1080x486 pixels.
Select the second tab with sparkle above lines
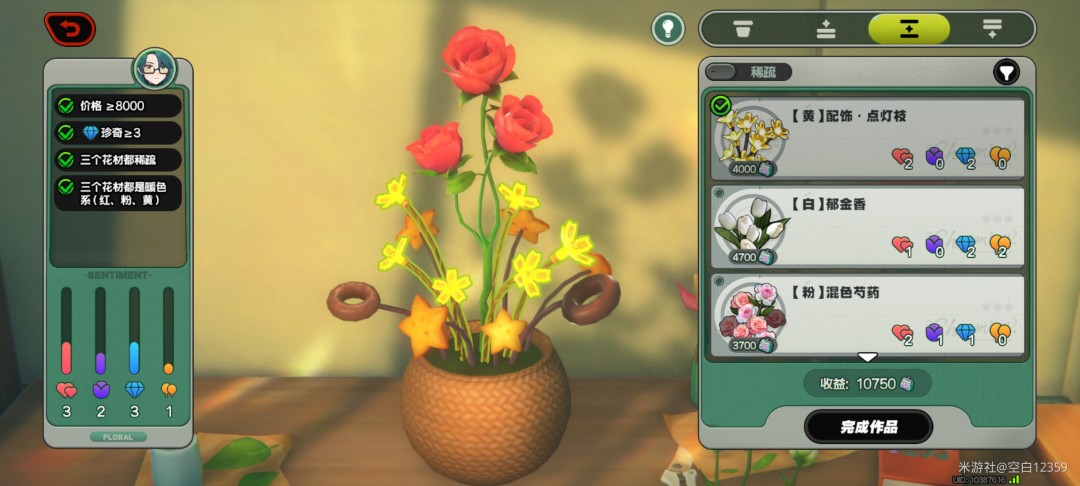(826, 29)
